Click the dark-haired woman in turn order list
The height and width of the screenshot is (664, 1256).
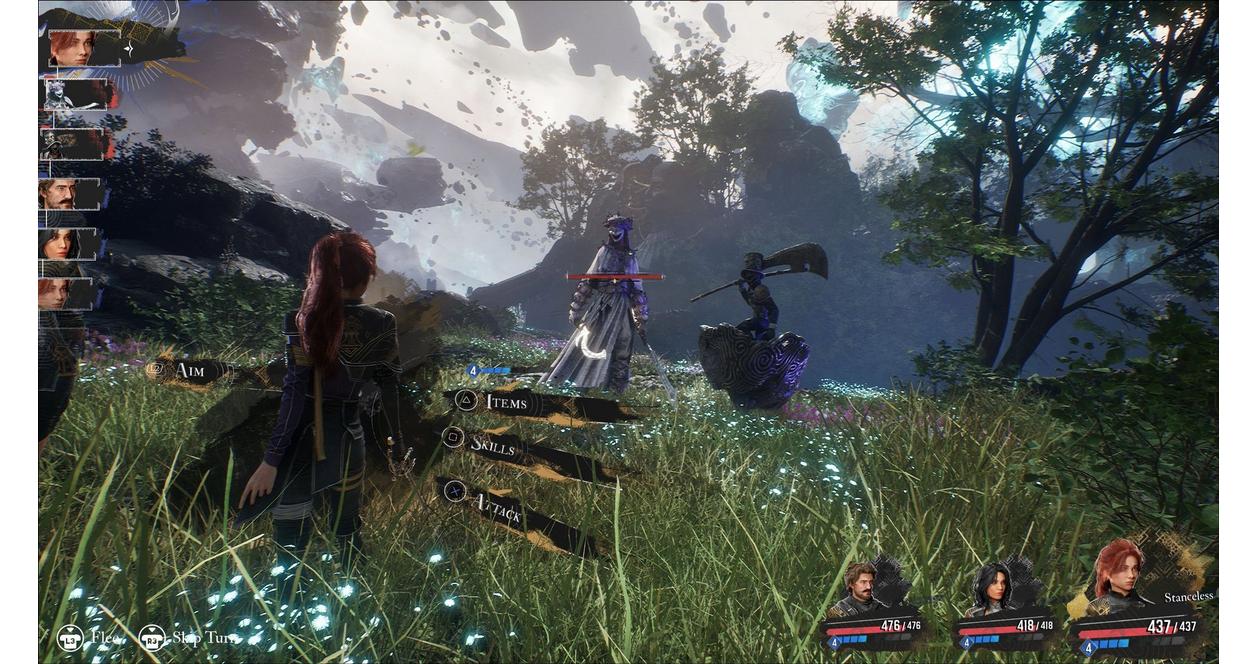[68, 244]
